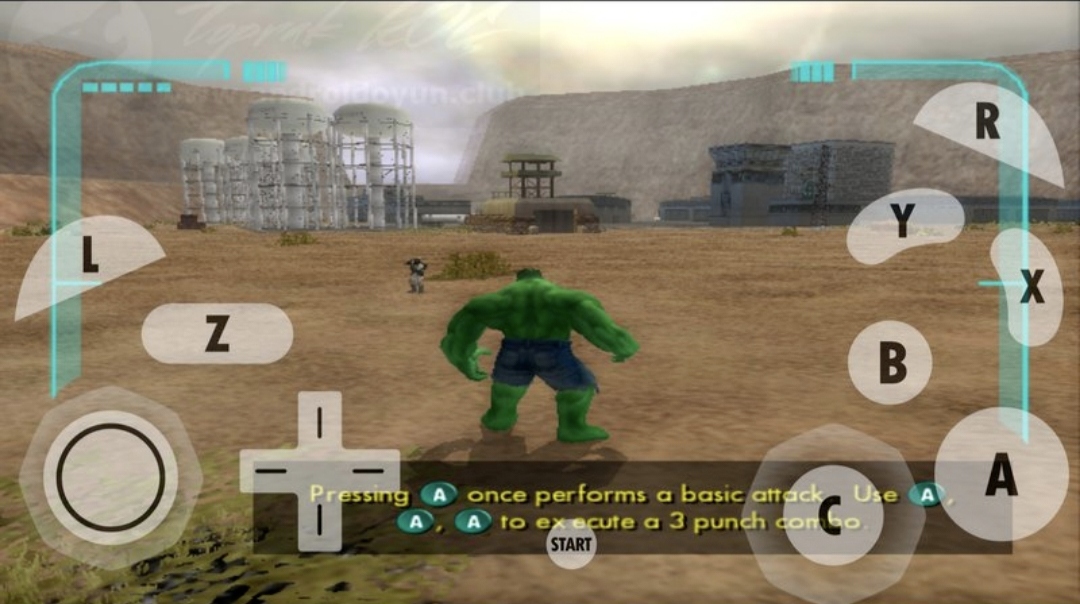This screenshot has height=604, width=1080.
Task: Tap the R shoulder button overlay
Action: tap(987, 125)
